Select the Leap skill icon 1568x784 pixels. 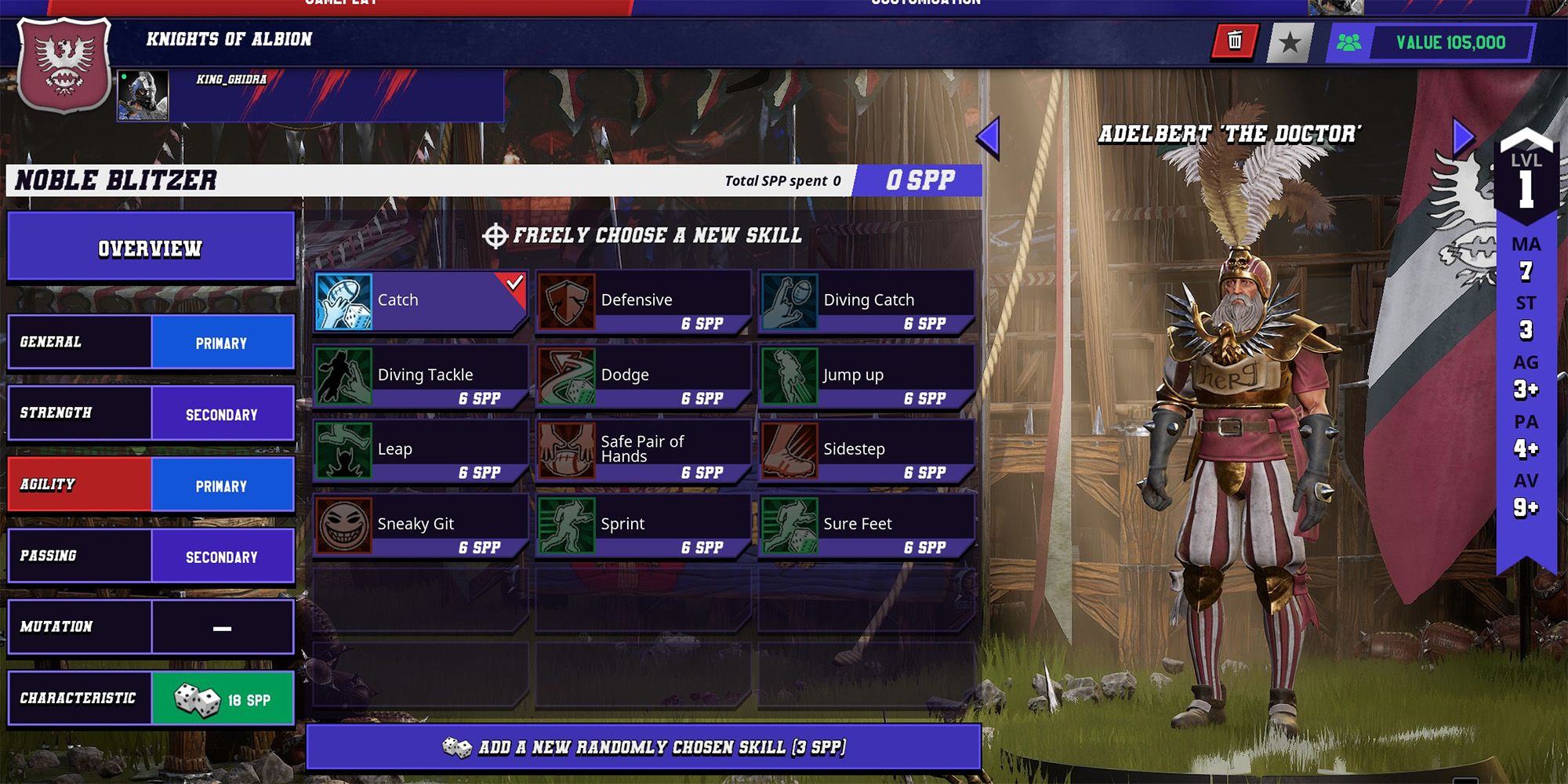[x=345, y=448]
